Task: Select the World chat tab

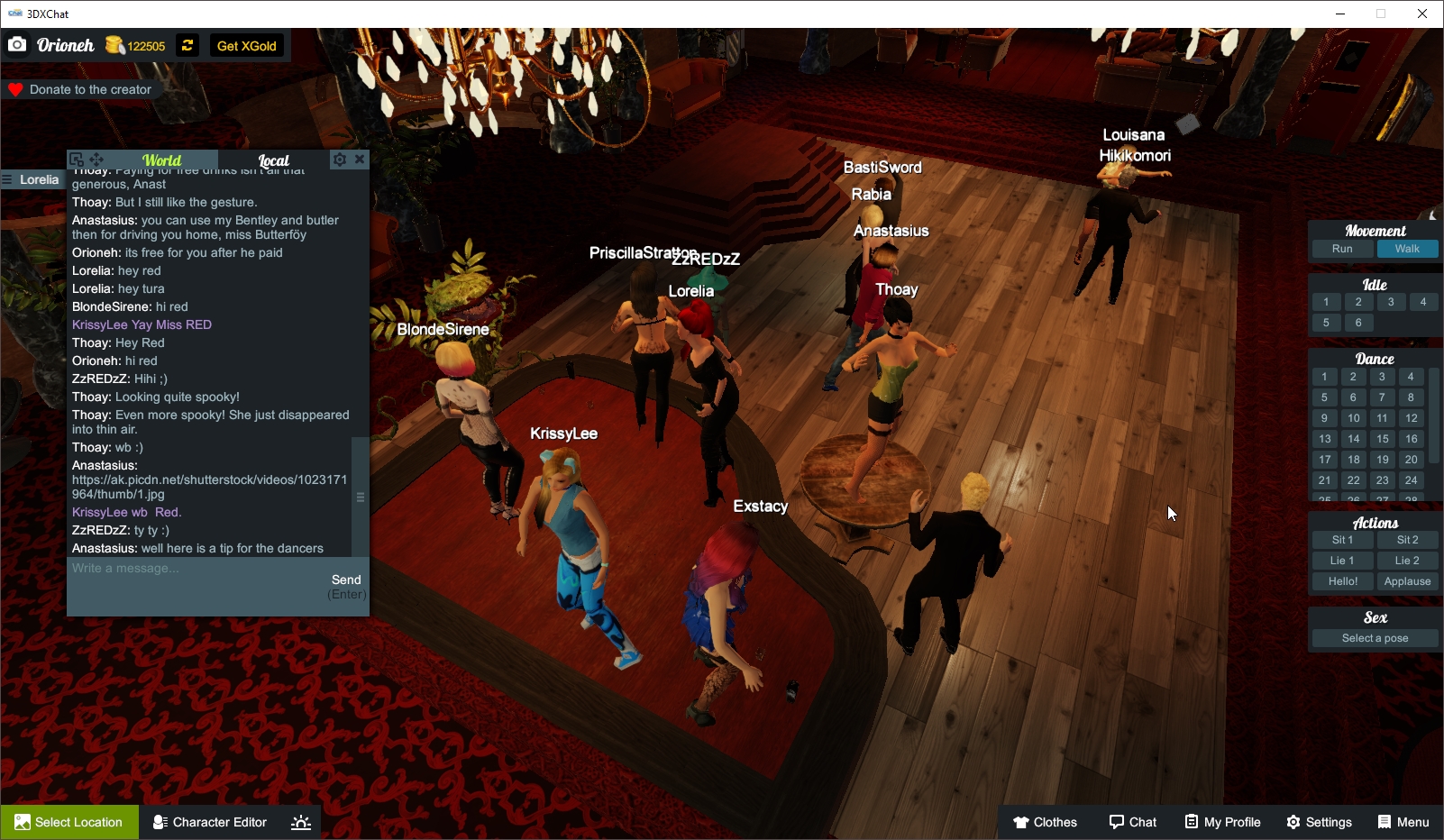Action: pyautogui.click(x=164, y=160)
